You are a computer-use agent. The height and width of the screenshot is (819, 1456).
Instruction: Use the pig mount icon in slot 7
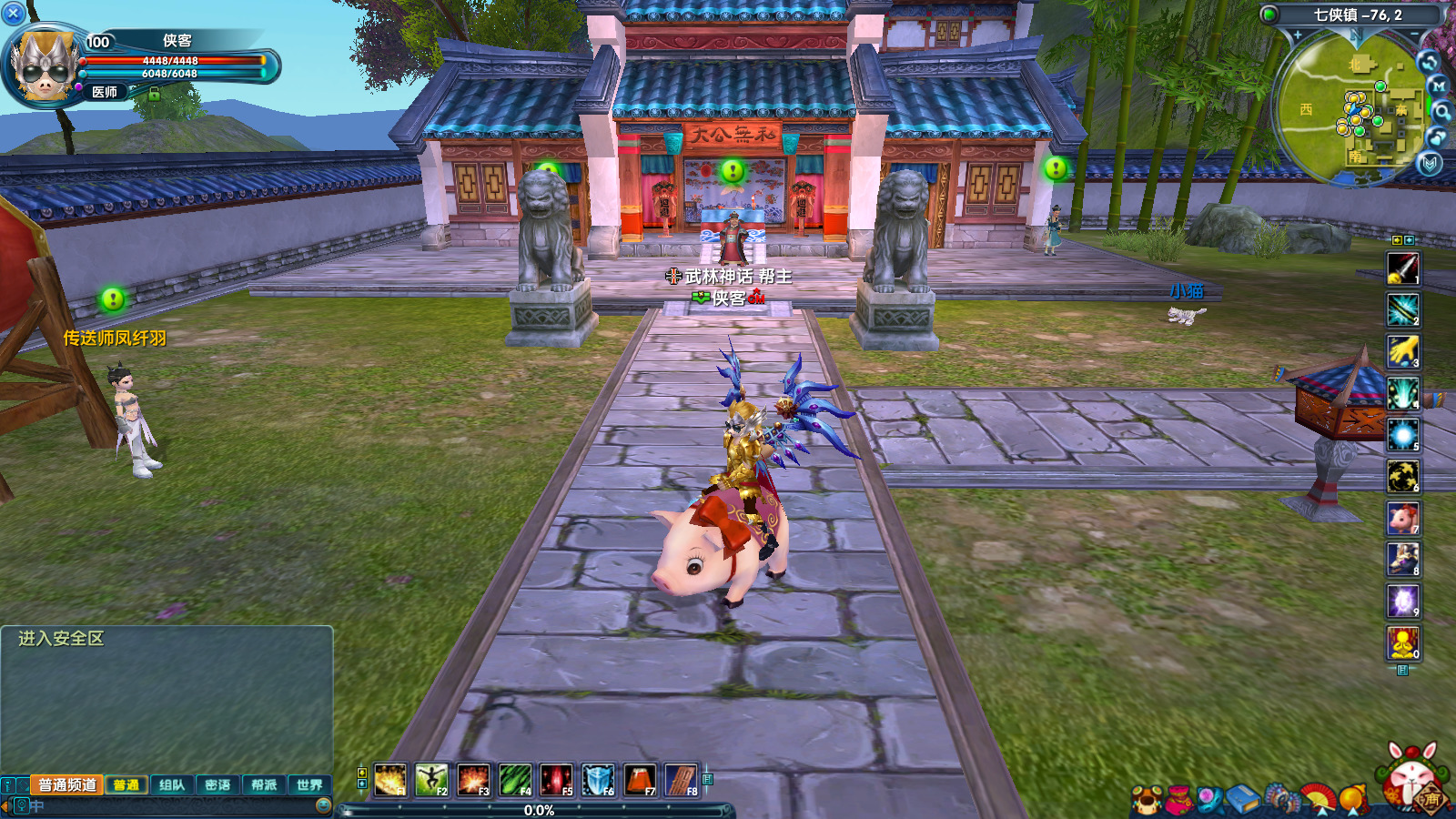point(1402,518)
